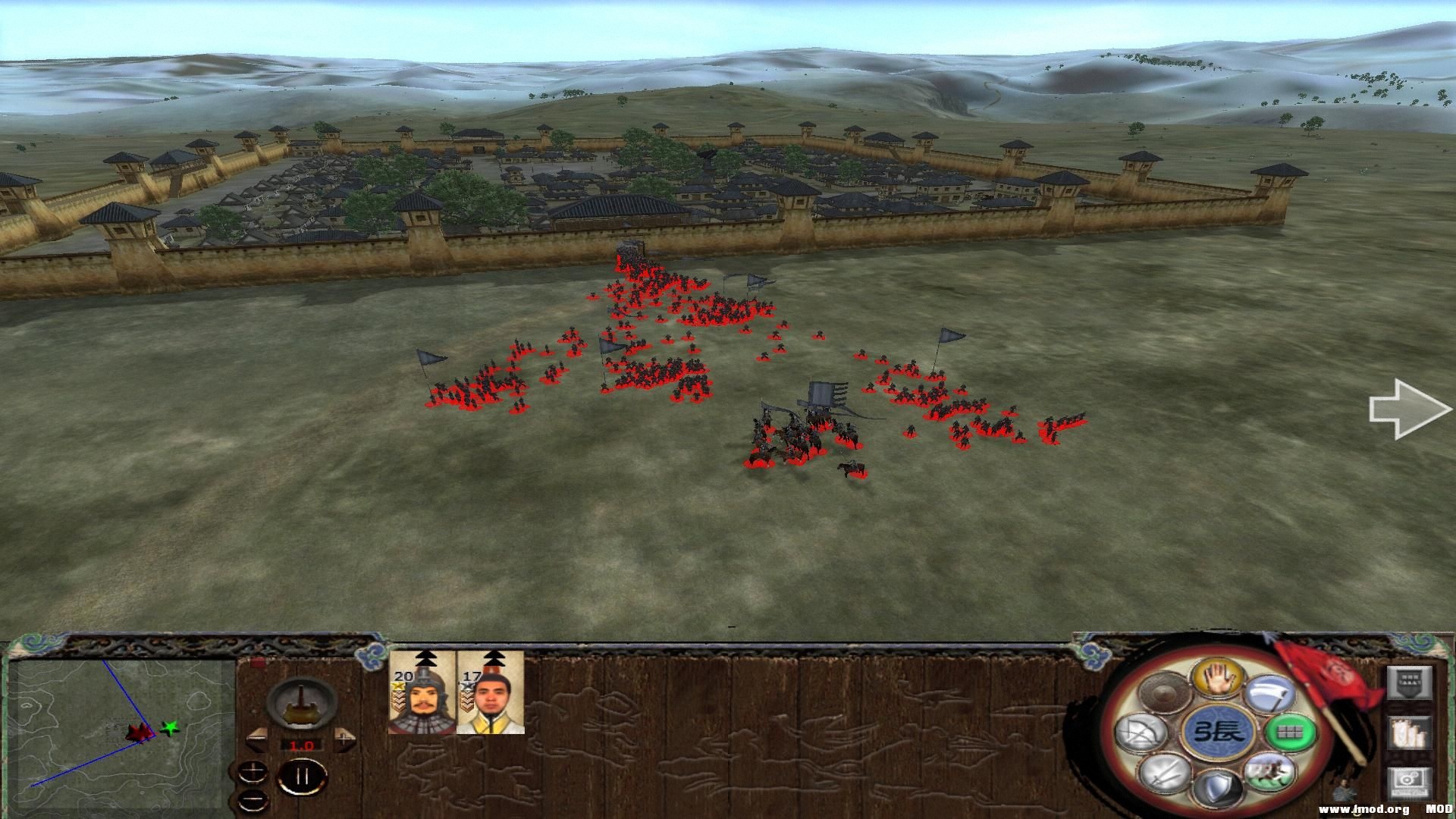1456x819 pixels.
Task: Enable guard mode with the shield icon
Action: (x=1218, y=789)
